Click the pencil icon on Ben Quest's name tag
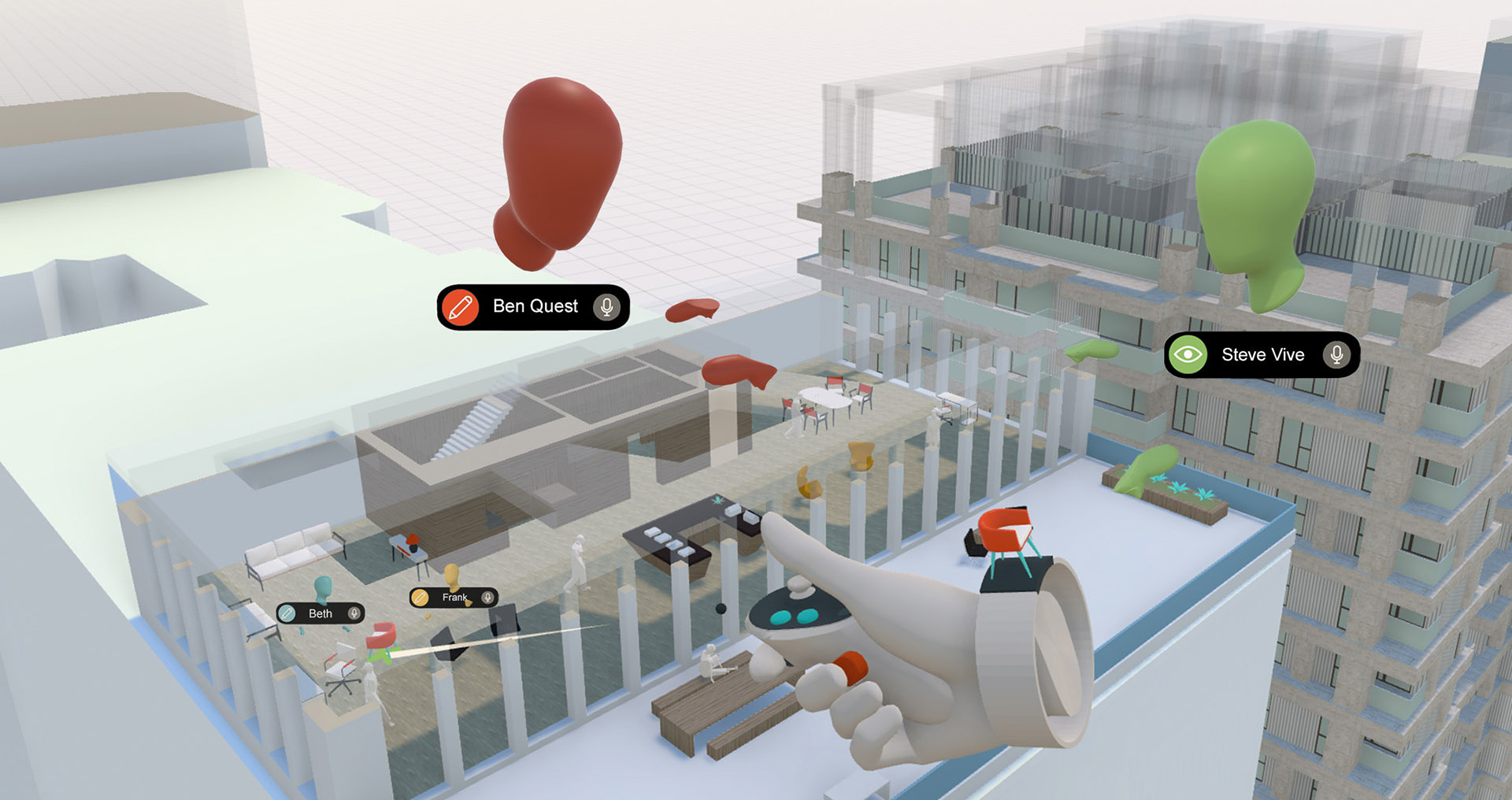1512x800 pixels. (x=461, y=306)
